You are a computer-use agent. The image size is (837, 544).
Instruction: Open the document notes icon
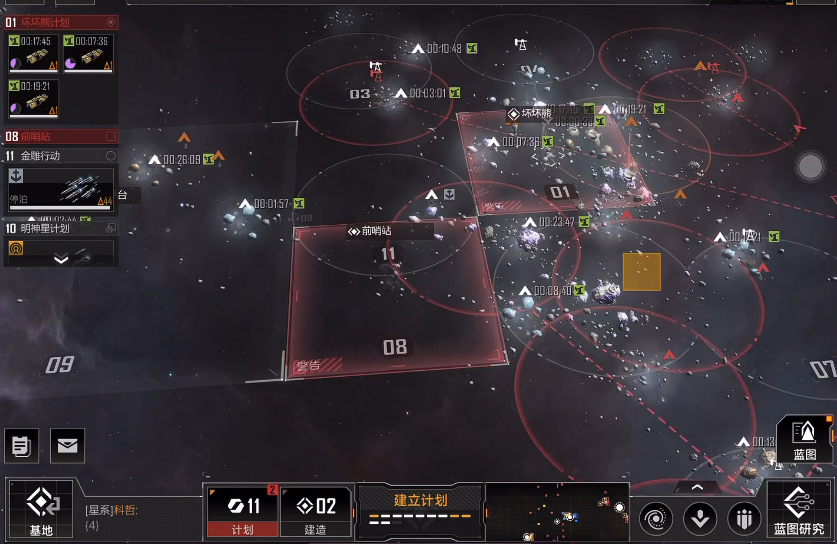pyautogui.click(x=20, y=446)
